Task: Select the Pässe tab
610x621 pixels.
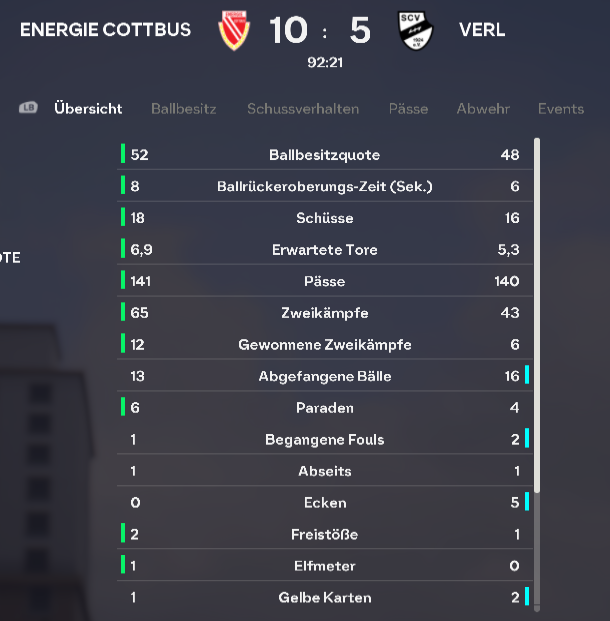Action: tap(408, 109)
